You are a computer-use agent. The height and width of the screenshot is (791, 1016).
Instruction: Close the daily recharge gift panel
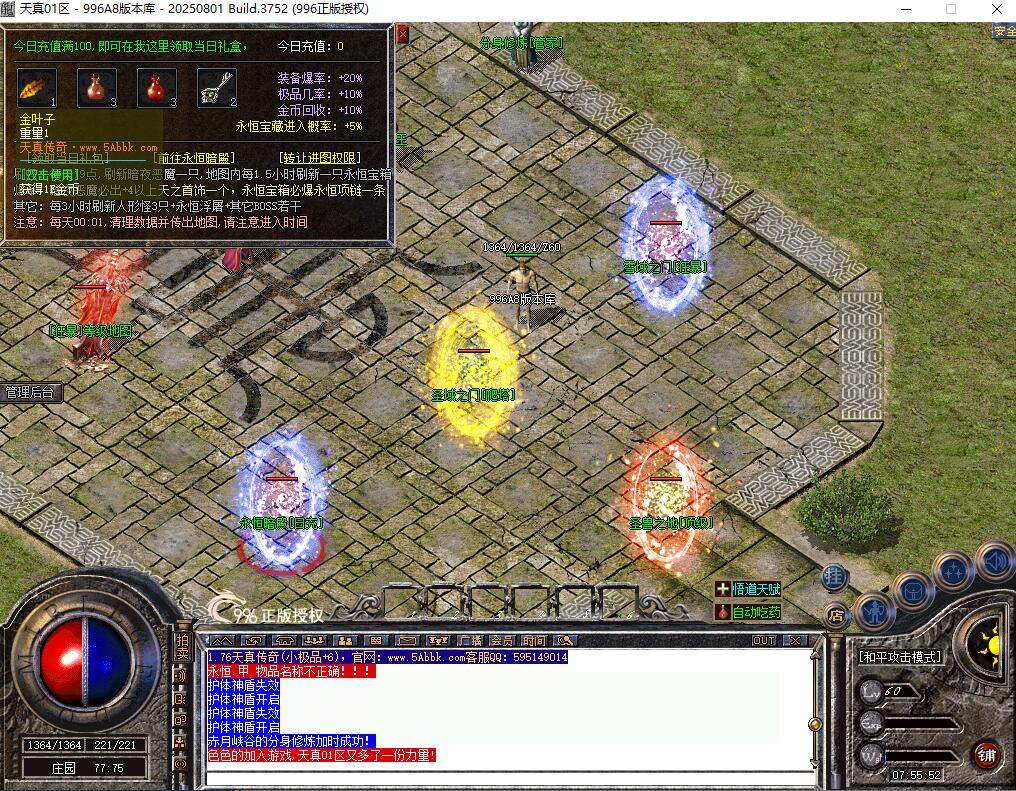402,34
